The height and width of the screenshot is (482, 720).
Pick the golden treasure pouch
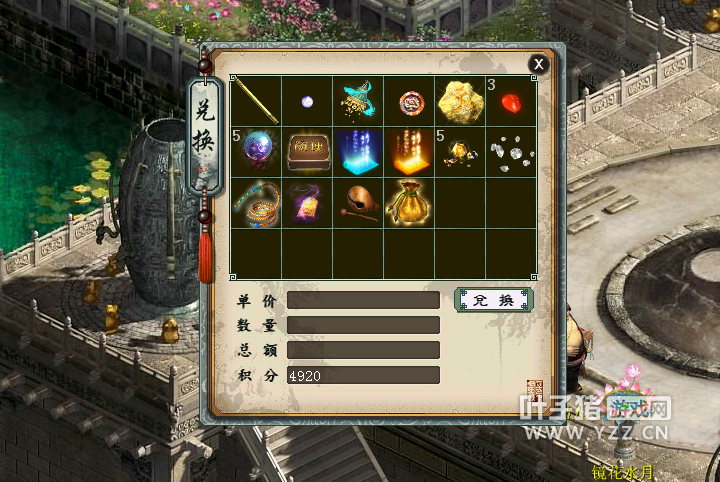coord(410,203)
